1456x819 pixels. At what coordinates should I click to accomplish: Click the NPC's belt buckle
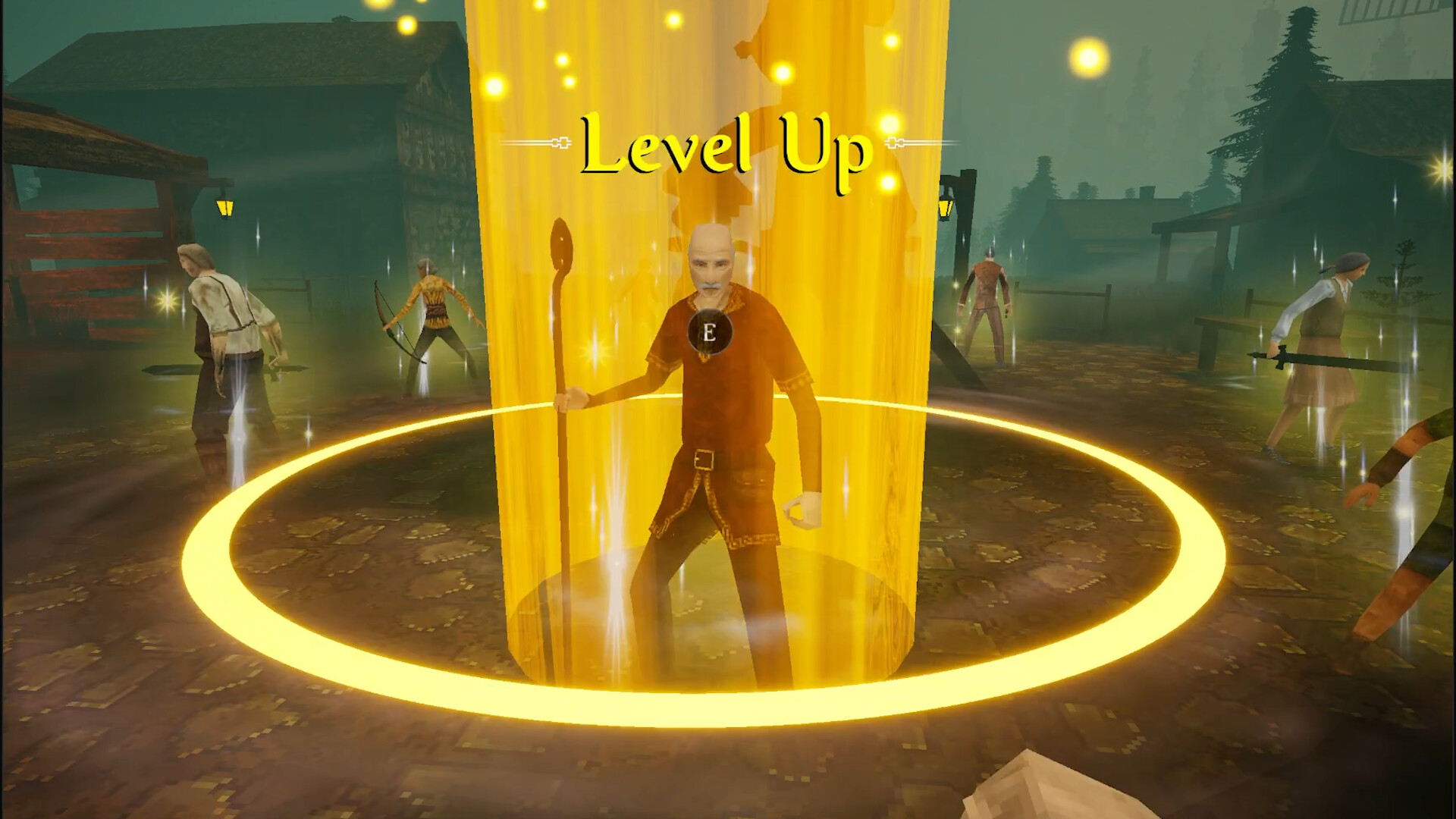[x=704, y=457]
